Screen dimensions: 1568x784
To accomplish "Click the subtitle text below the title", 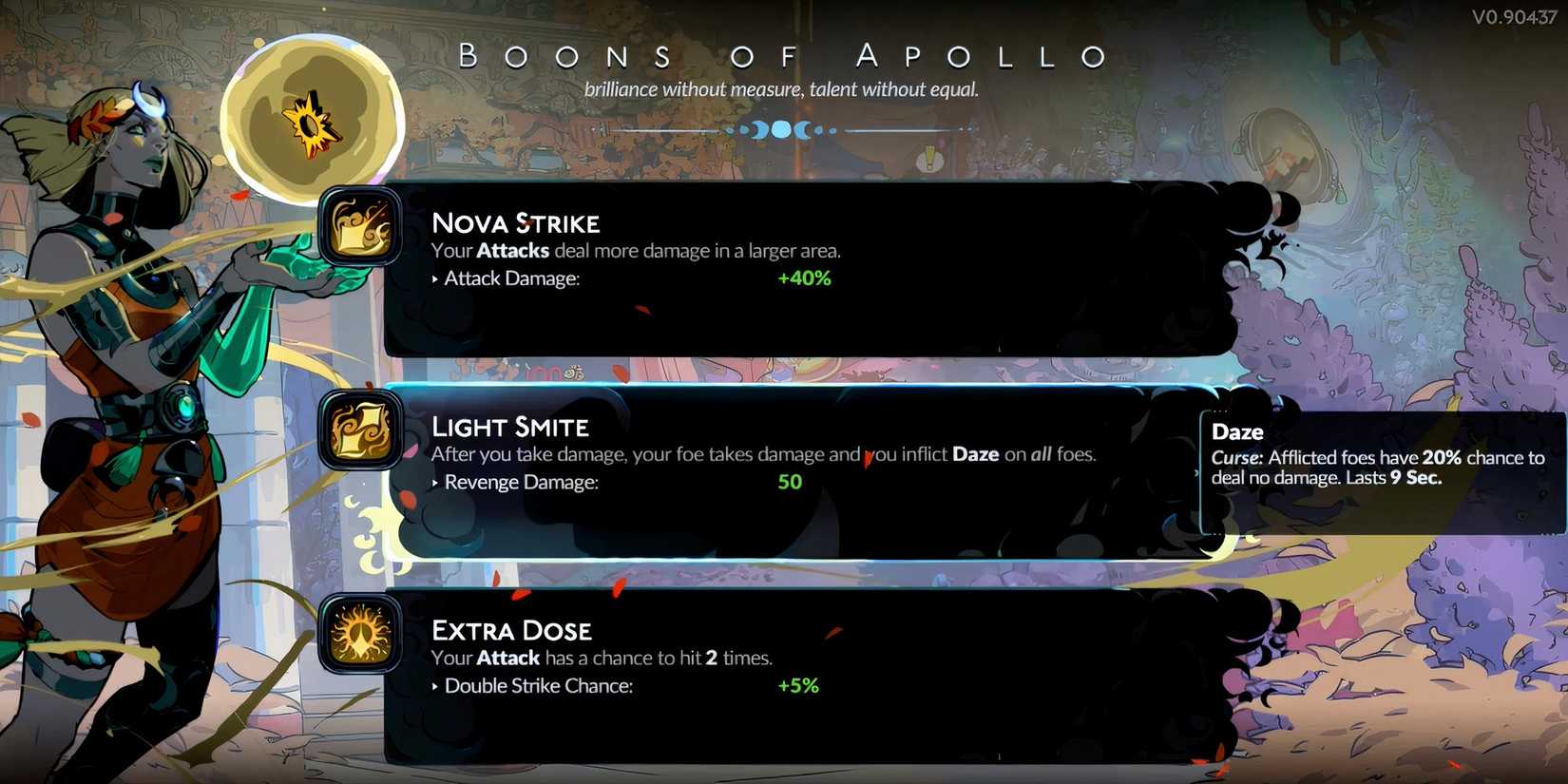I will (783, 88).
